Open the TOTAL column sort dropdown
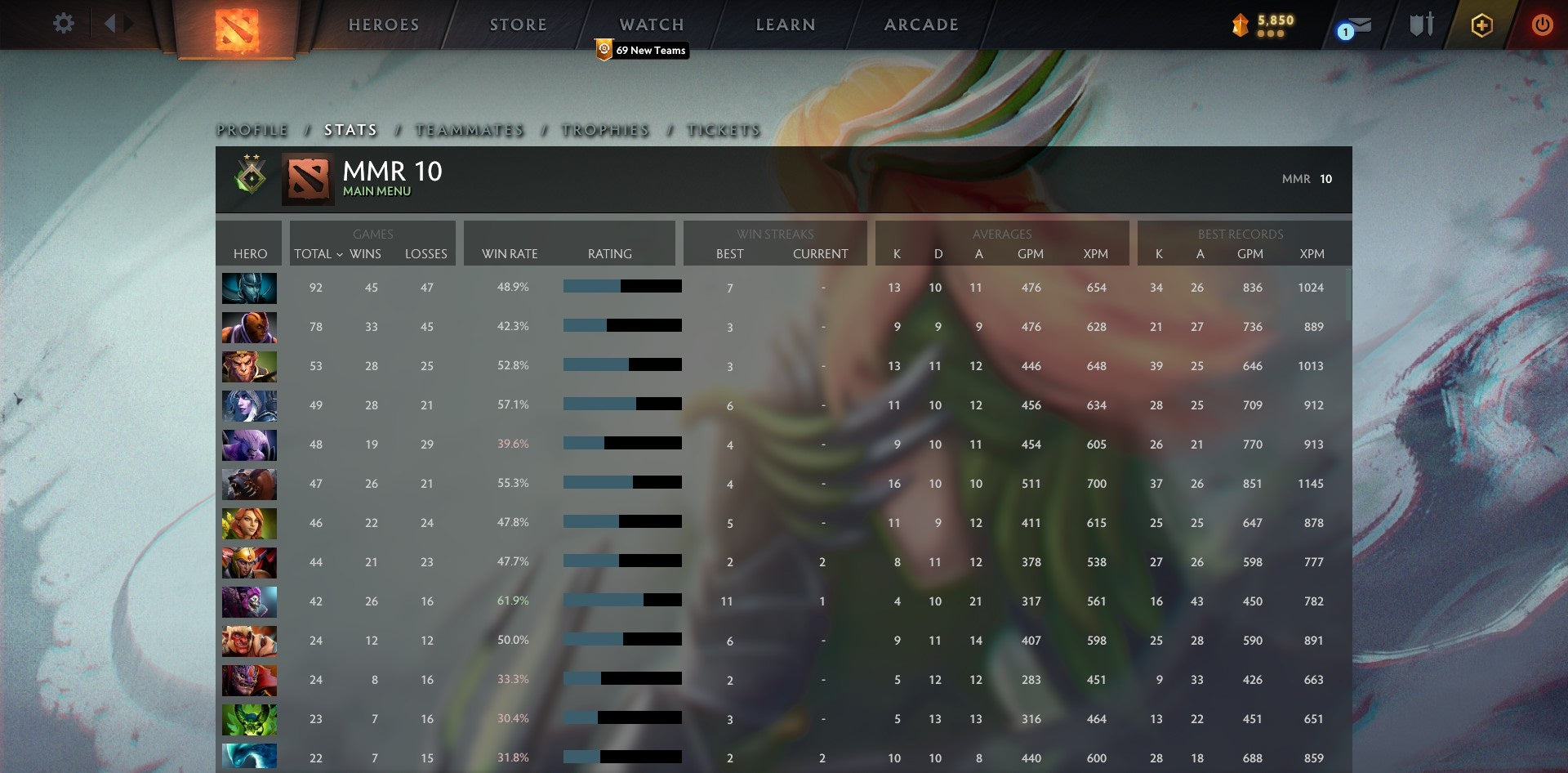Image resolution: width=1568 pixels, height=773 pixels. tap(319, 254)
